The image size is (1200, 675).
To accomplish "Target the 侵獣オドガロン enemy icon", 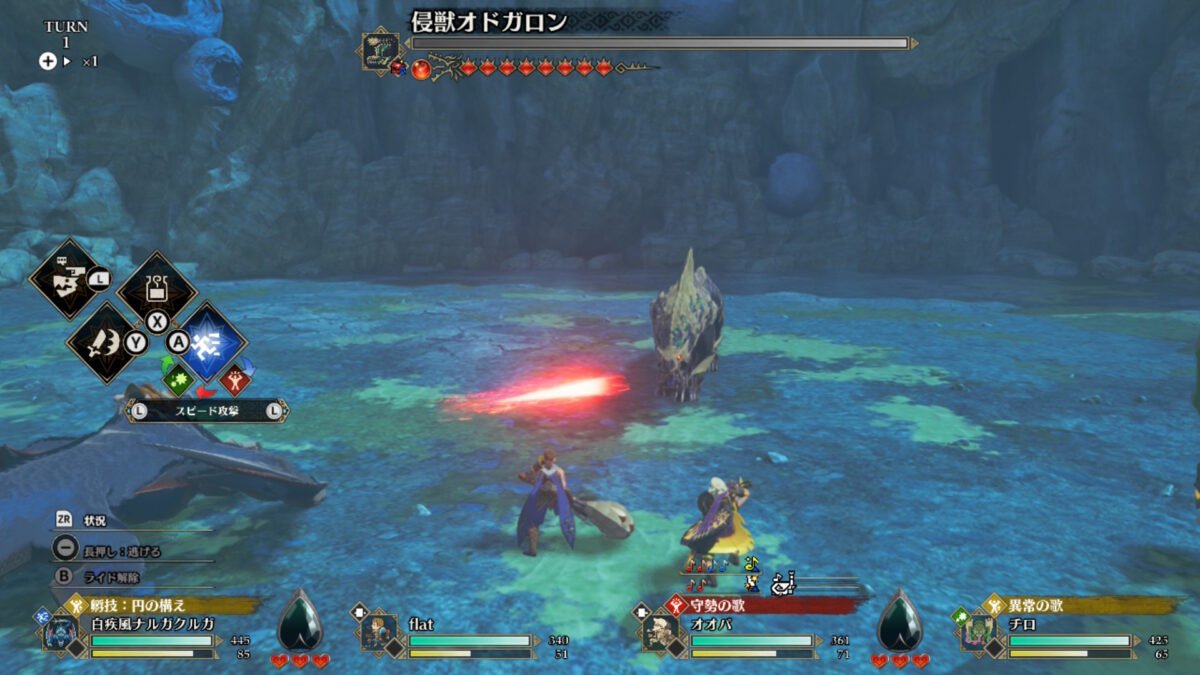I will click(x=381, y=51).
